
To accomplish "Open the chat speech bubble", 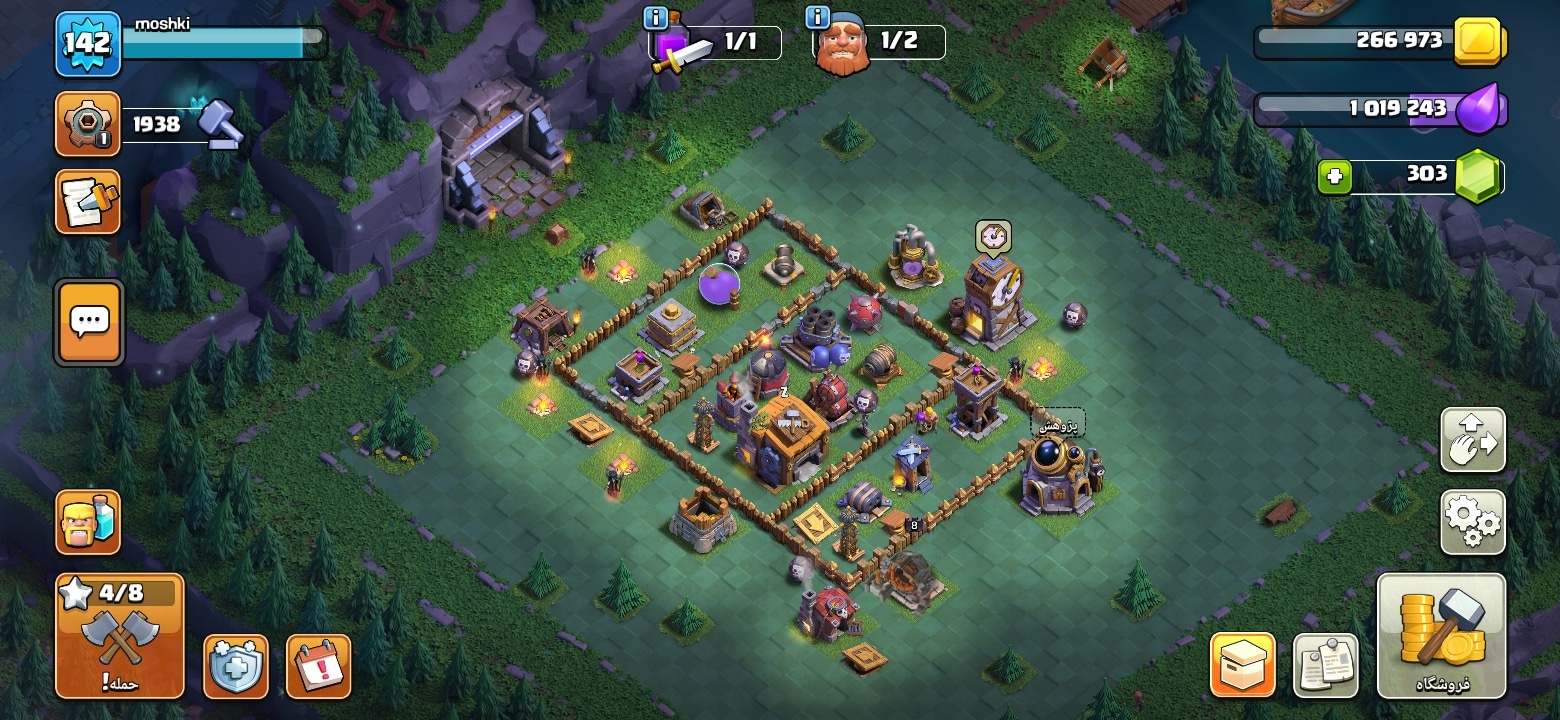I will click(x=90, y=322).
